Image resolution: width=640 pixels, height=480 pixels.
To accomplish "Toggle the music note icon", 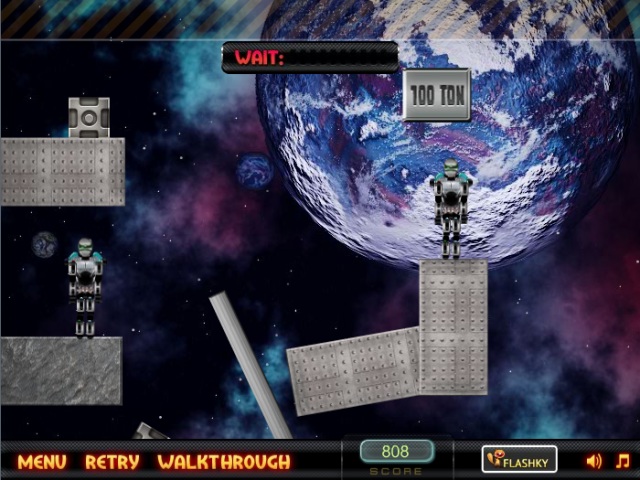I will (622, 461).
